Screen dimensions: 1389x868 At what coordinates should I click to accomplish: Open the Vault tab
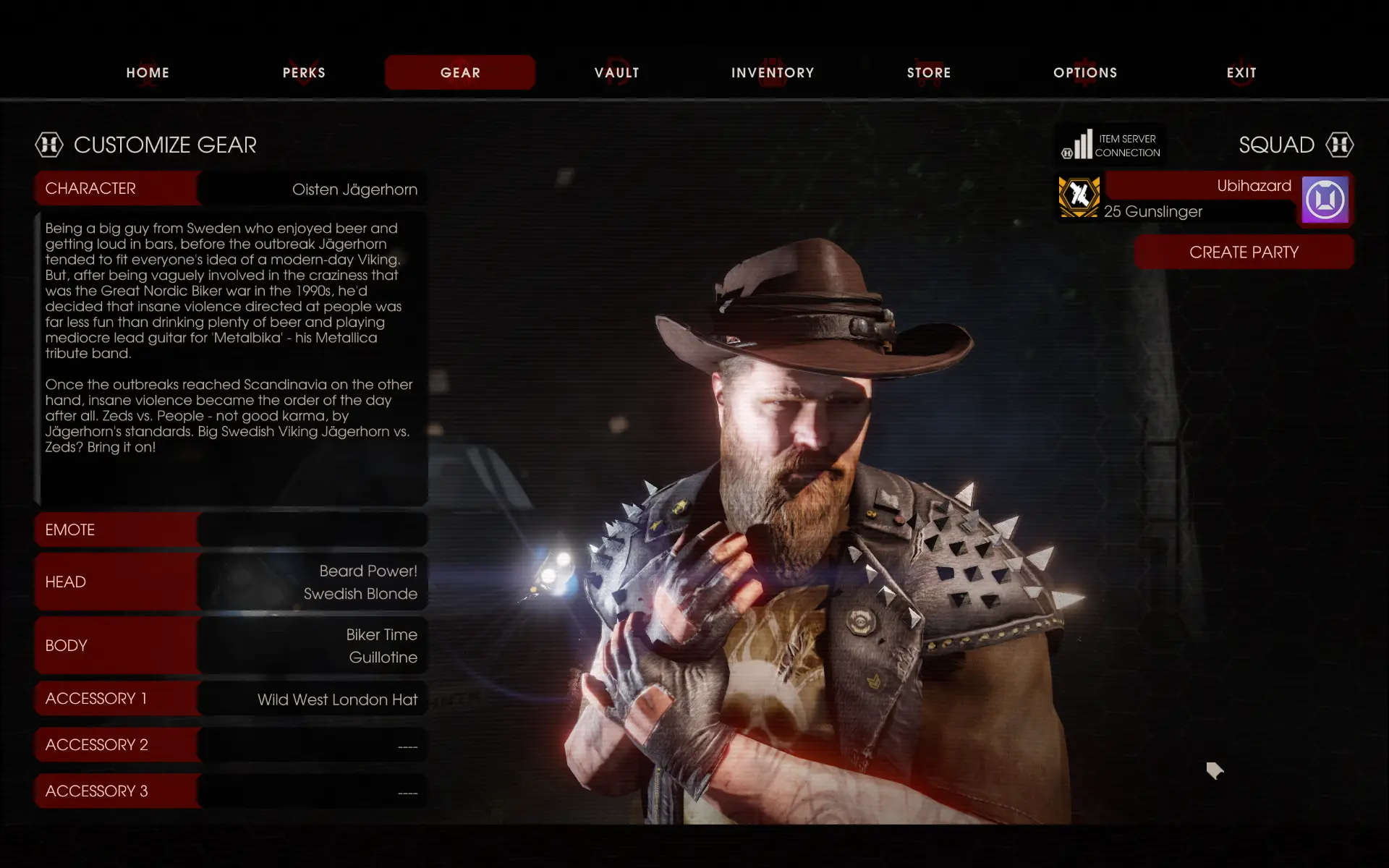point(616,72)
